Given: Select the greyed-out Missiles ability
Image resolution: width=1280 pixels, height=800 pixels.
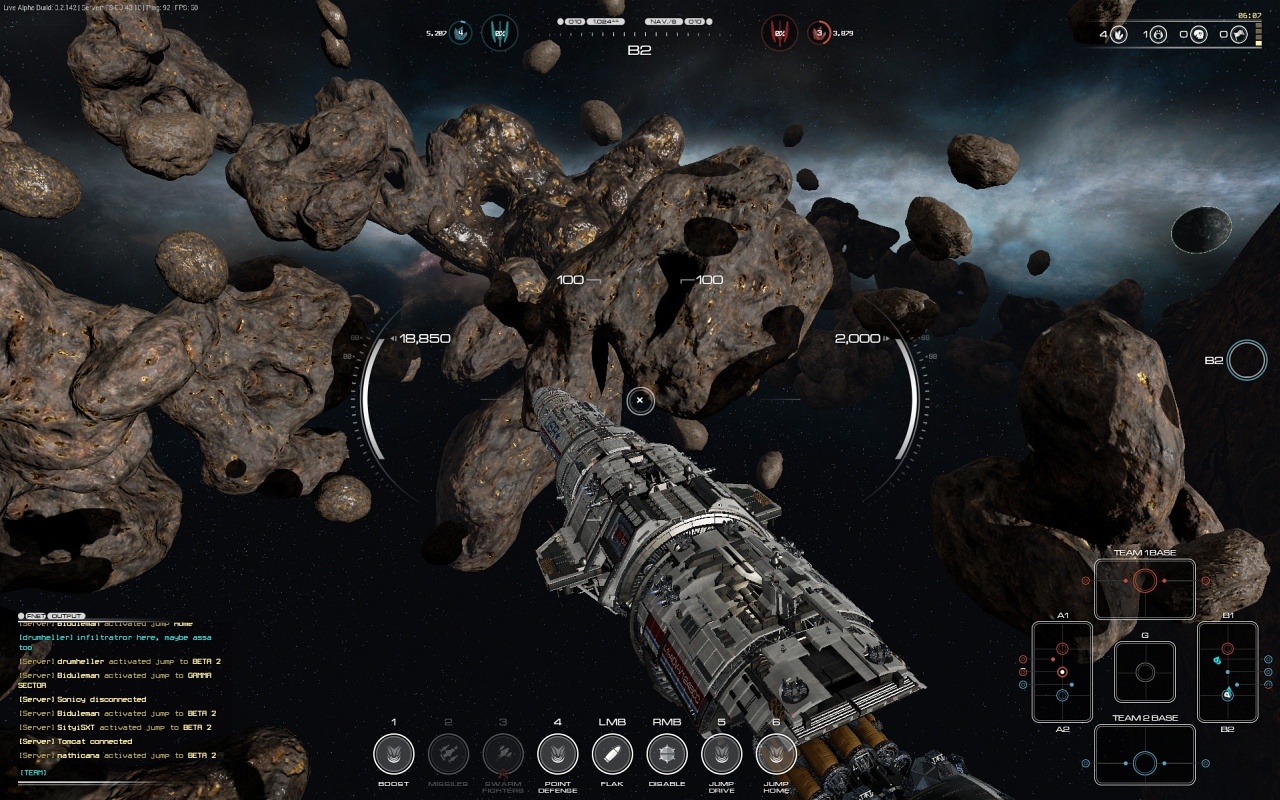Looking at the screenshot, I should tap(448, 754).
